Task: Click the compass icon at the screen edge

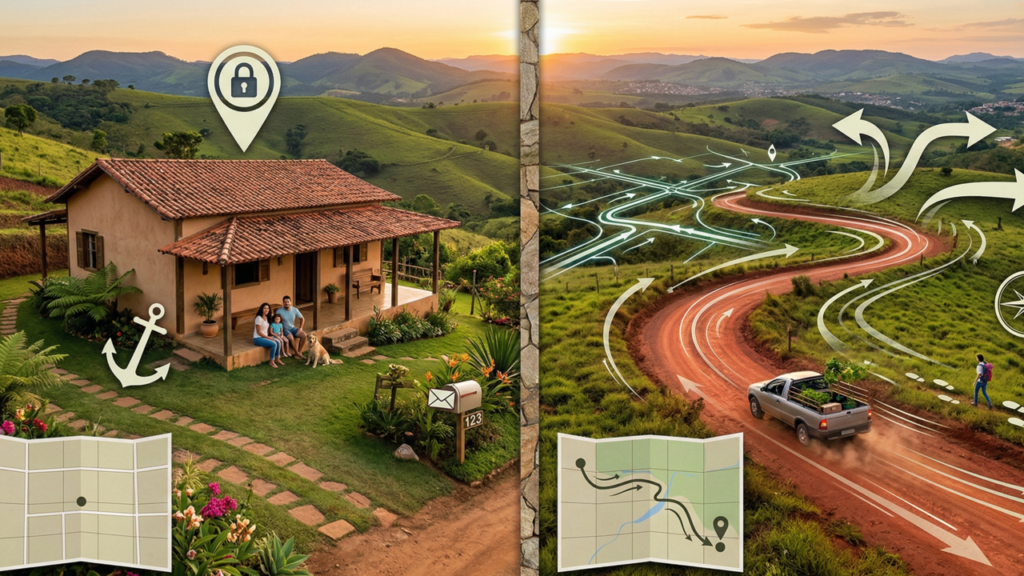Action: click(x=1011, y=303)
